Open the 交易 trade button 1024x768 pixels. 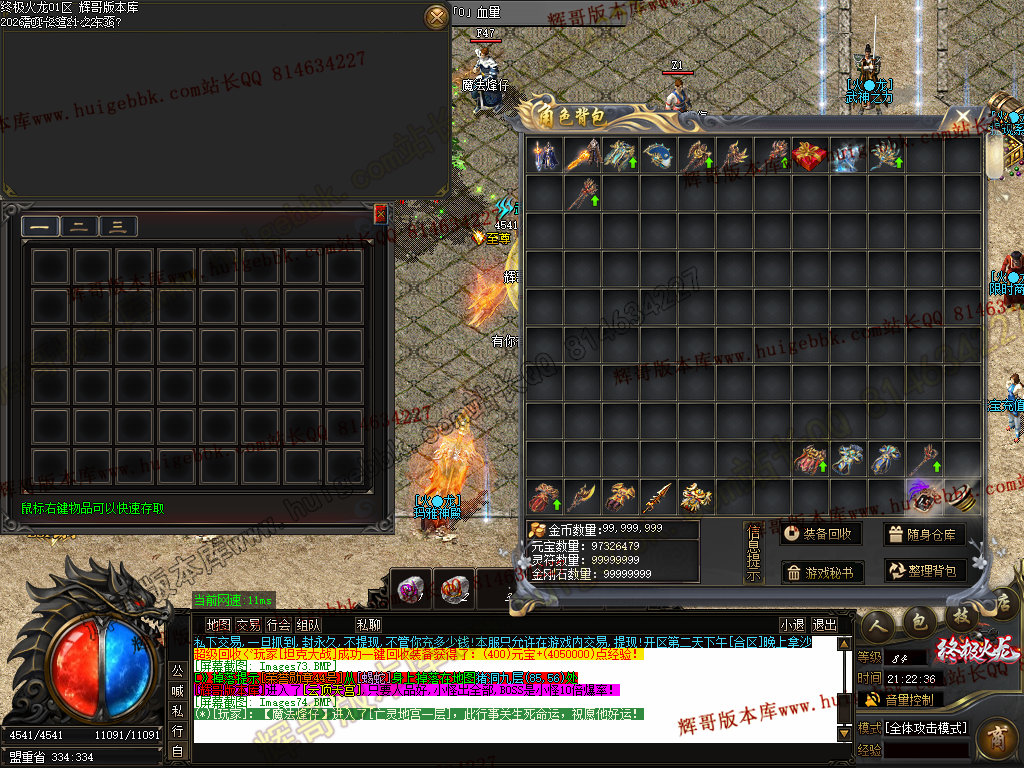pyautogui.click(x=248, y=625)
